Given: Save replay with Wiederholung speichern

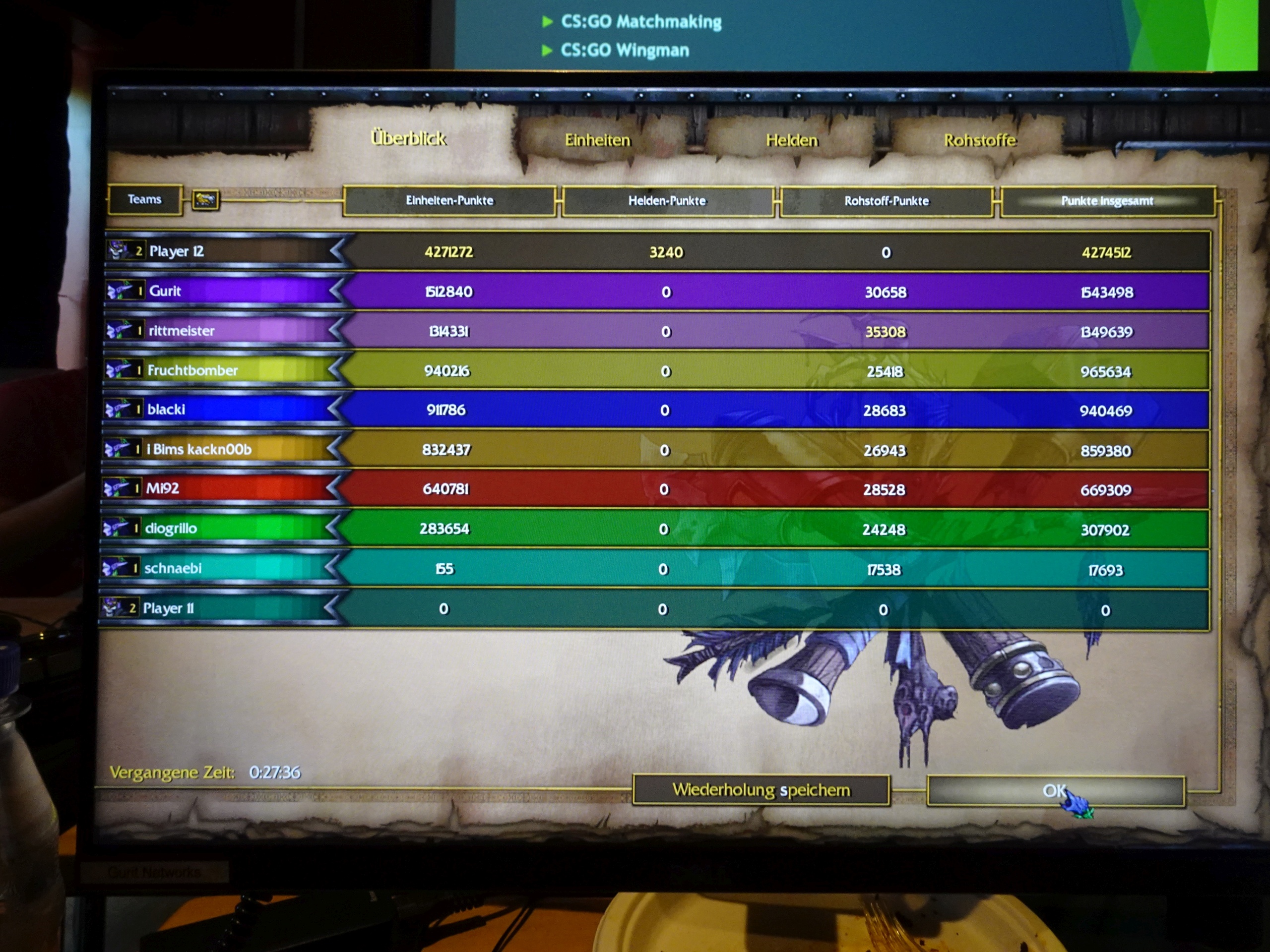Looking at the screenshot, I should pyautogui.click(x=761, y=790).
